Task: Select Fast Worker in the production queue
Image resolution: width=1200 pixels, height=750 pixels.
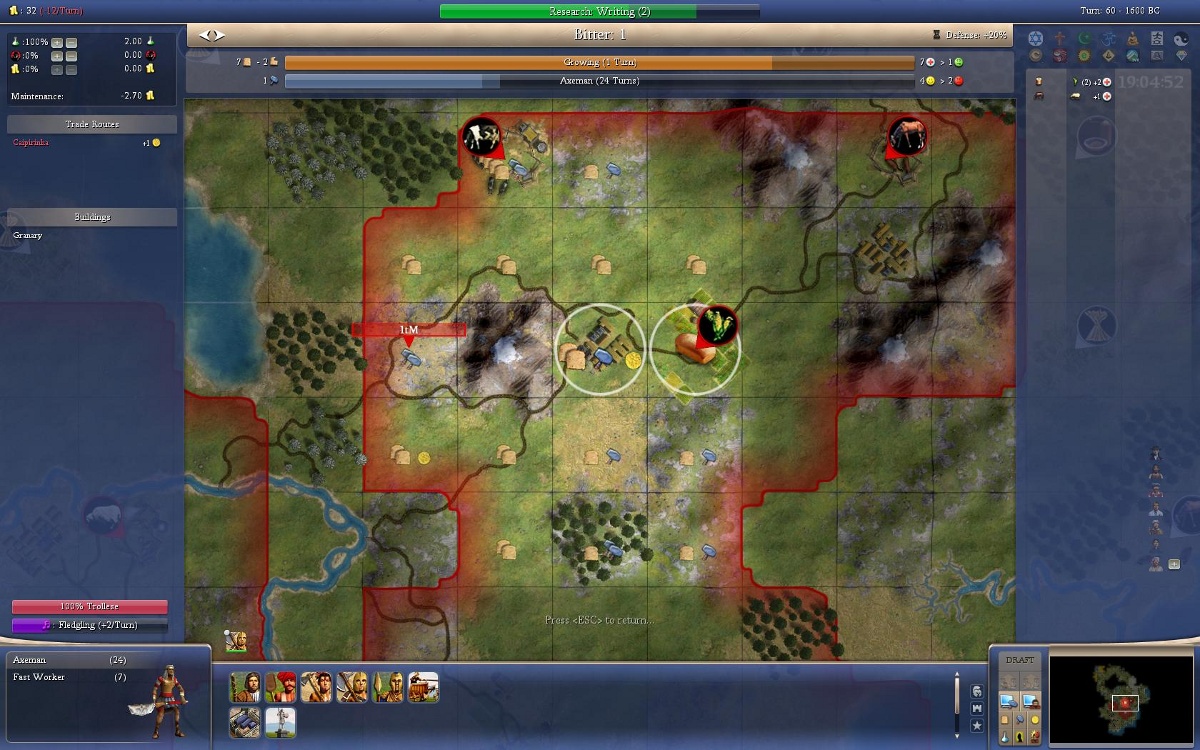Action: (41, 678)
